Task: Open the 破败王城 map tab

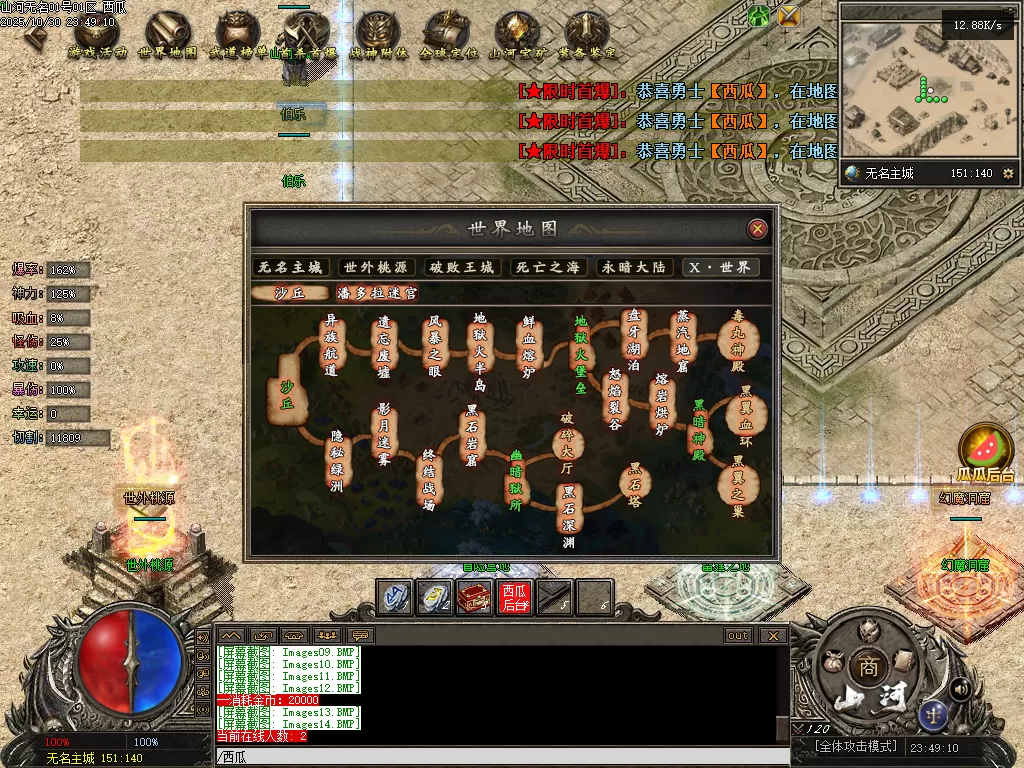Action: pyautogui.click(x=461, y=267)
